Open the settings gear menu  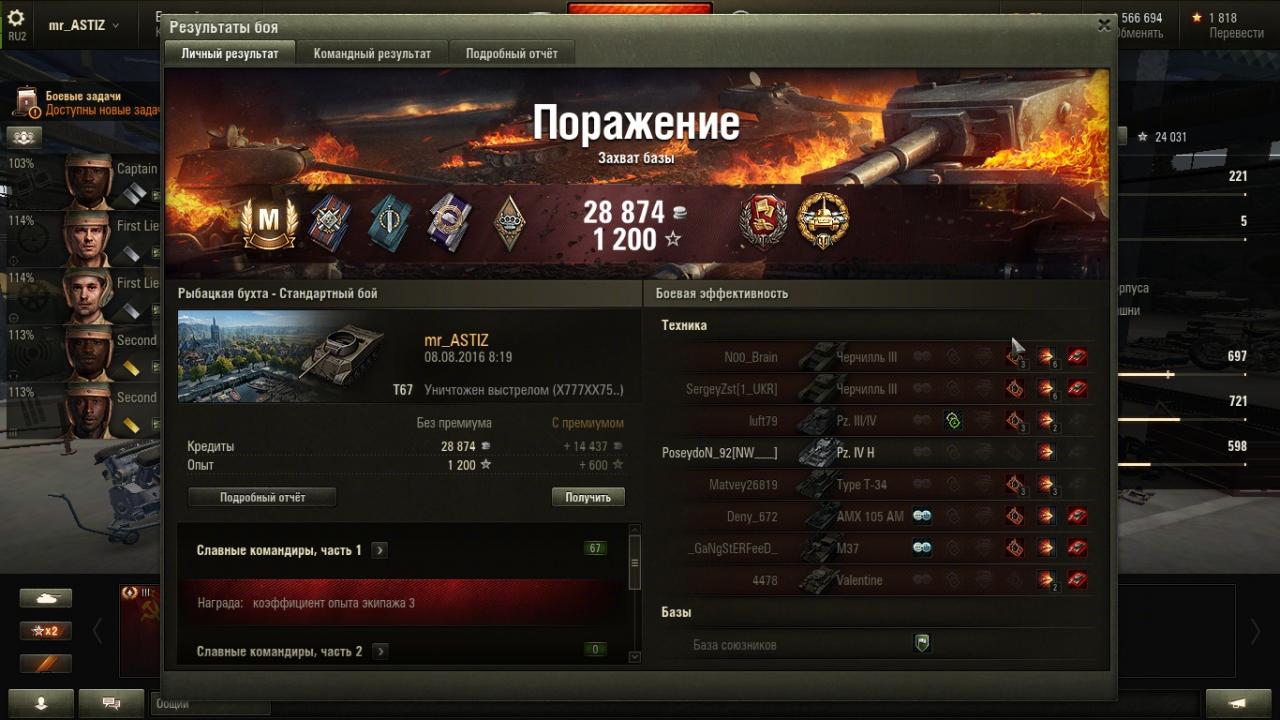pos(16,20)
